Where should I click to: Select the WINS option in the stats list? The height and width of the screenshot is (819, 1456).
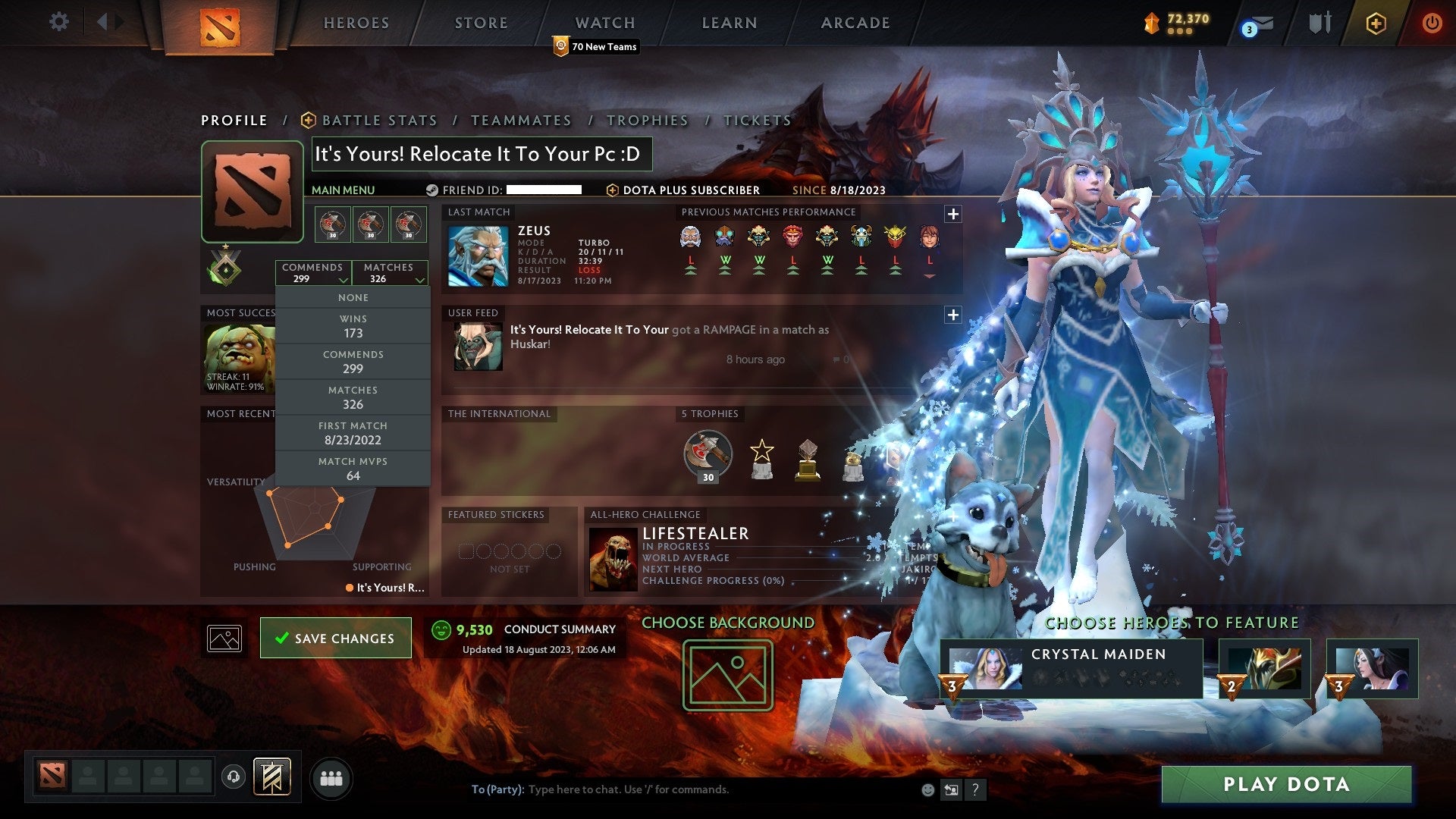point(353,325)
